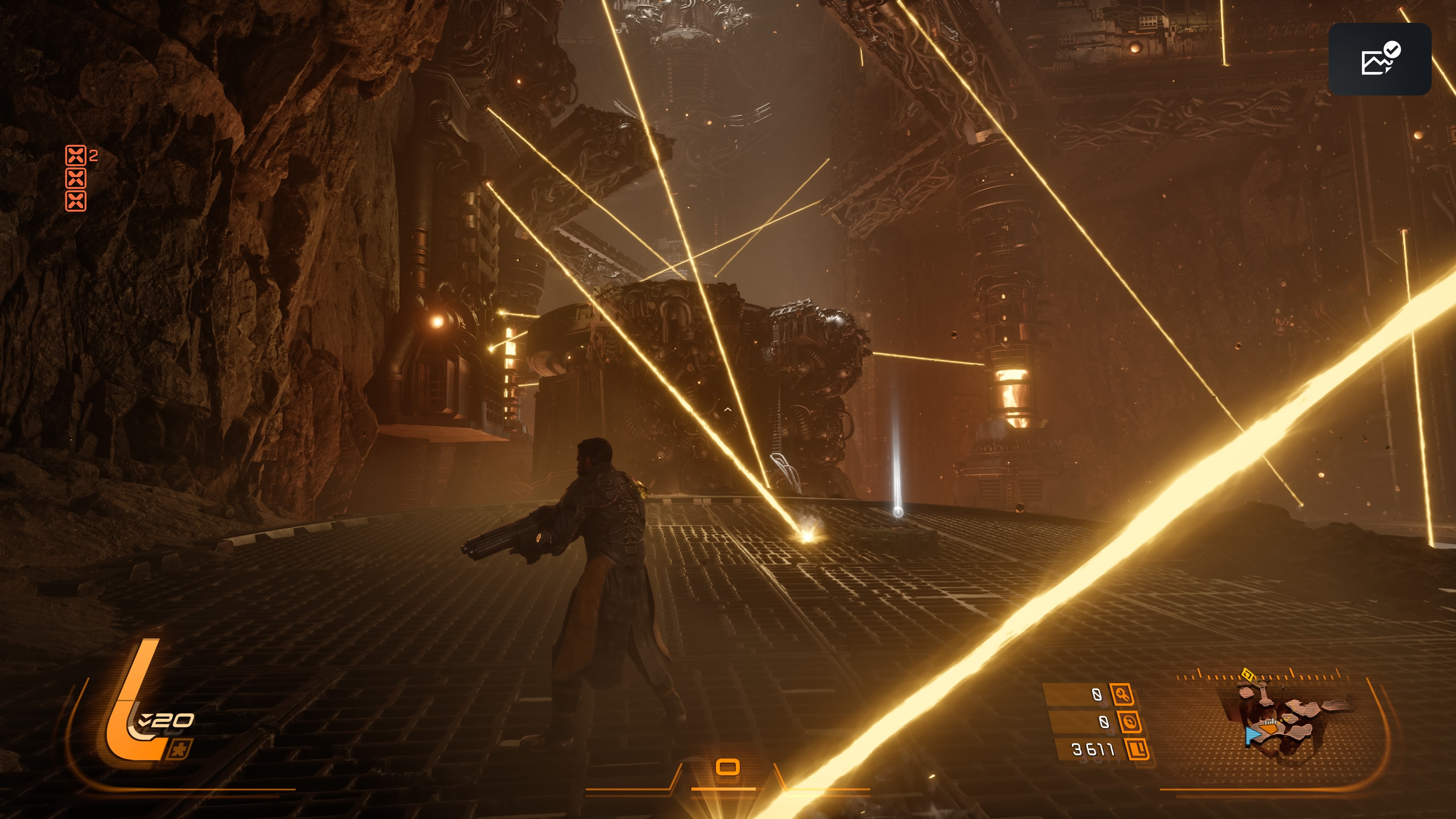This screenshot has height=819, width=1456.
Task: Select the round dial resource icon
Action: click(1129, 722)
